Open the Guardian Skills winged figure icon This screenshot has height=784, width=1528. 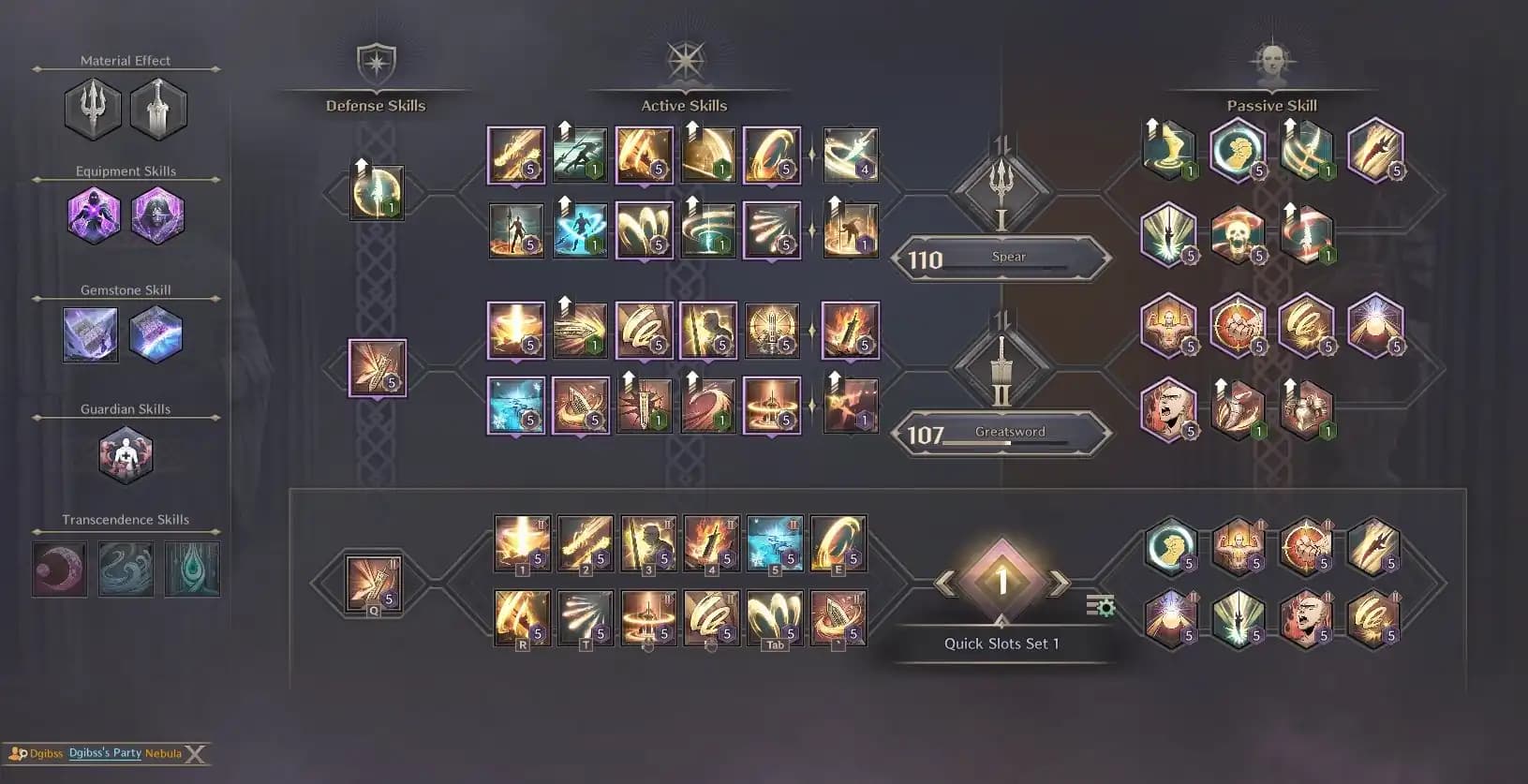126,456
